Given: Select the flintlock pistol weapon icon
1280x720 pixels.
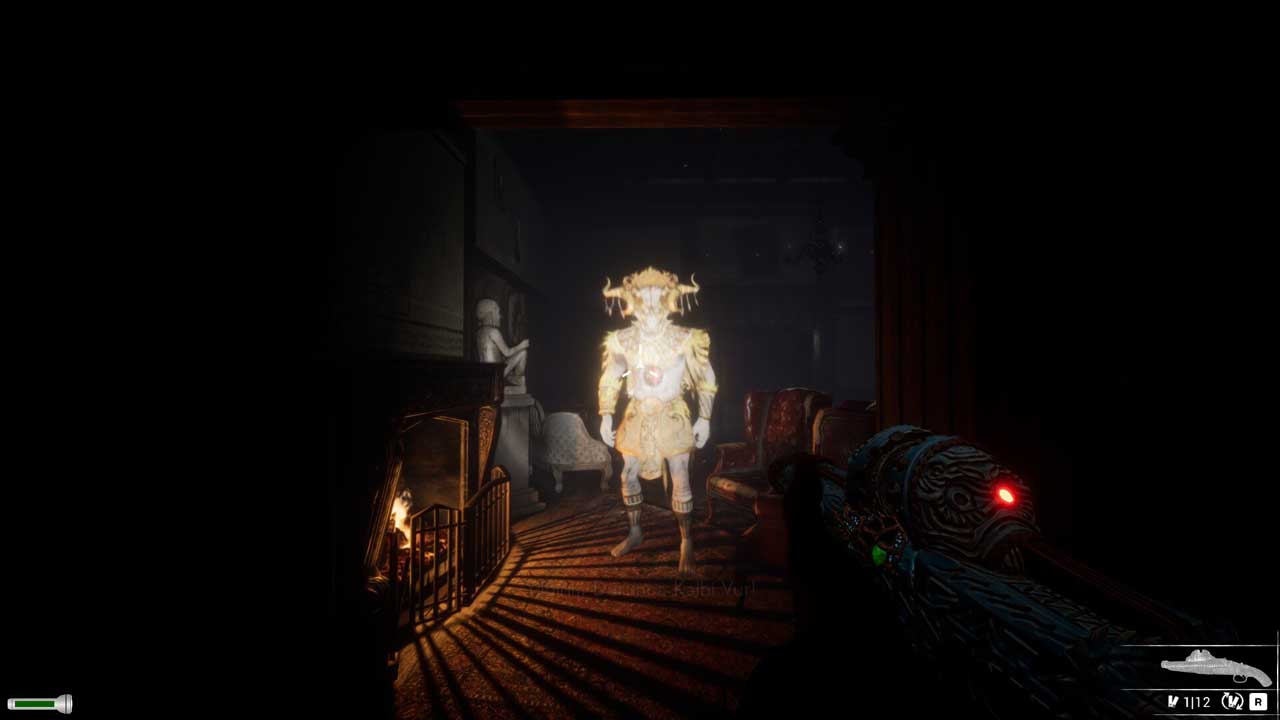Looking at the screenshot, I should tap(1214, 667).
